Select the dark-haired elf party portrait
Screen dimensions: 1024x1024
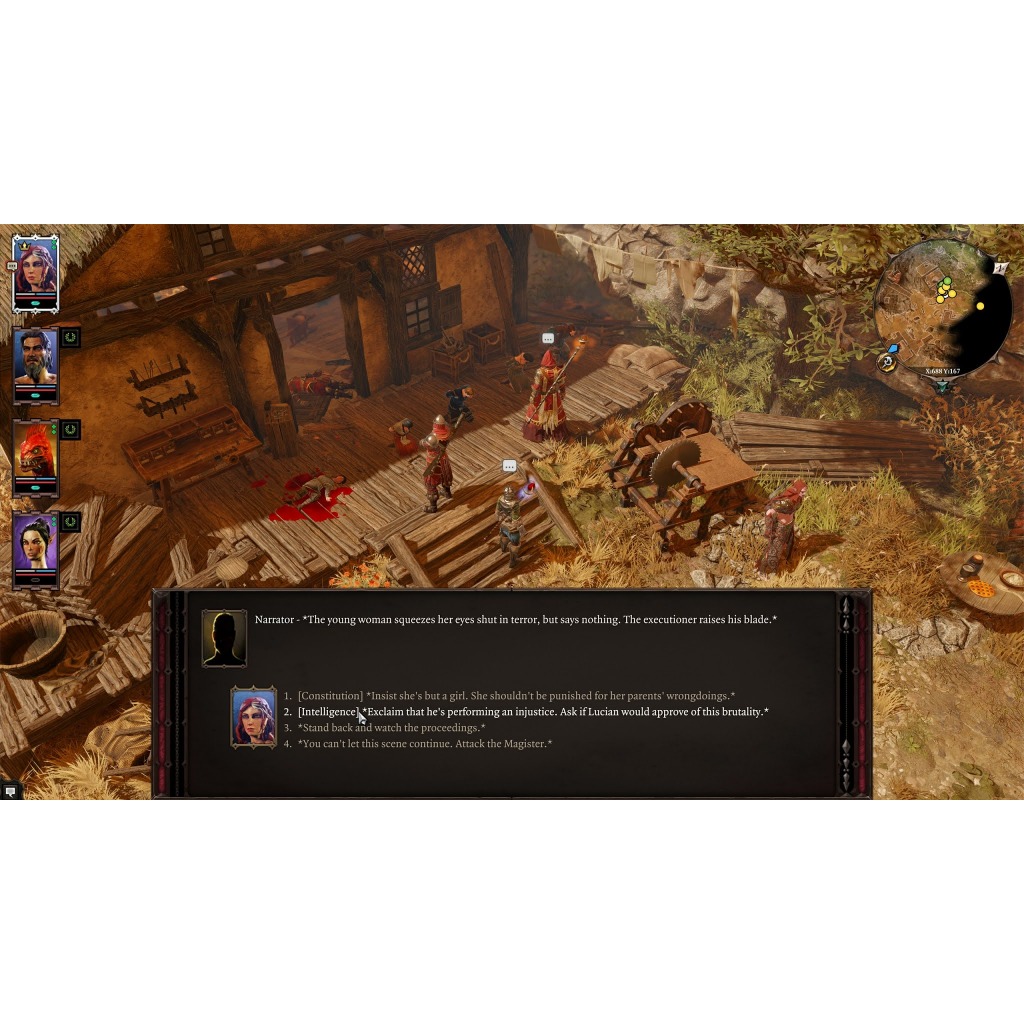click(x=35, y=548)
